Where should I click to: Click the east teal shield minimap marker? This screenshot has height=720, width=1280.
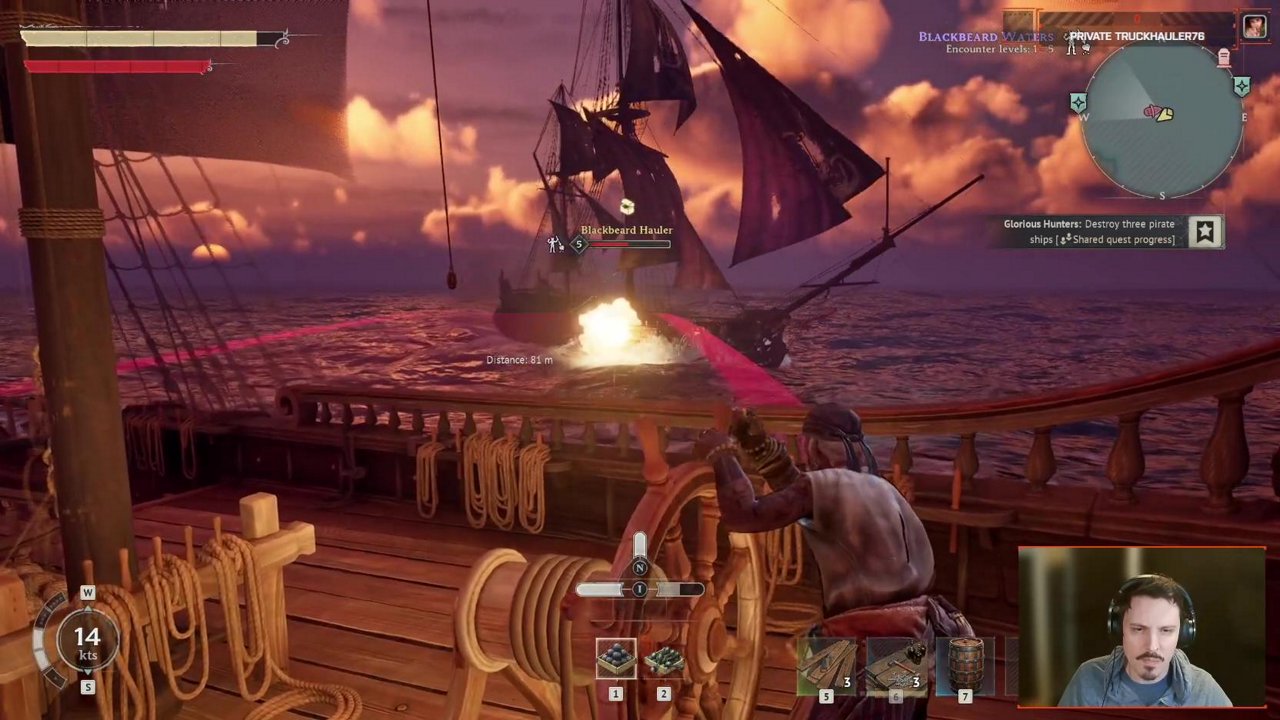pos(1241,87)
